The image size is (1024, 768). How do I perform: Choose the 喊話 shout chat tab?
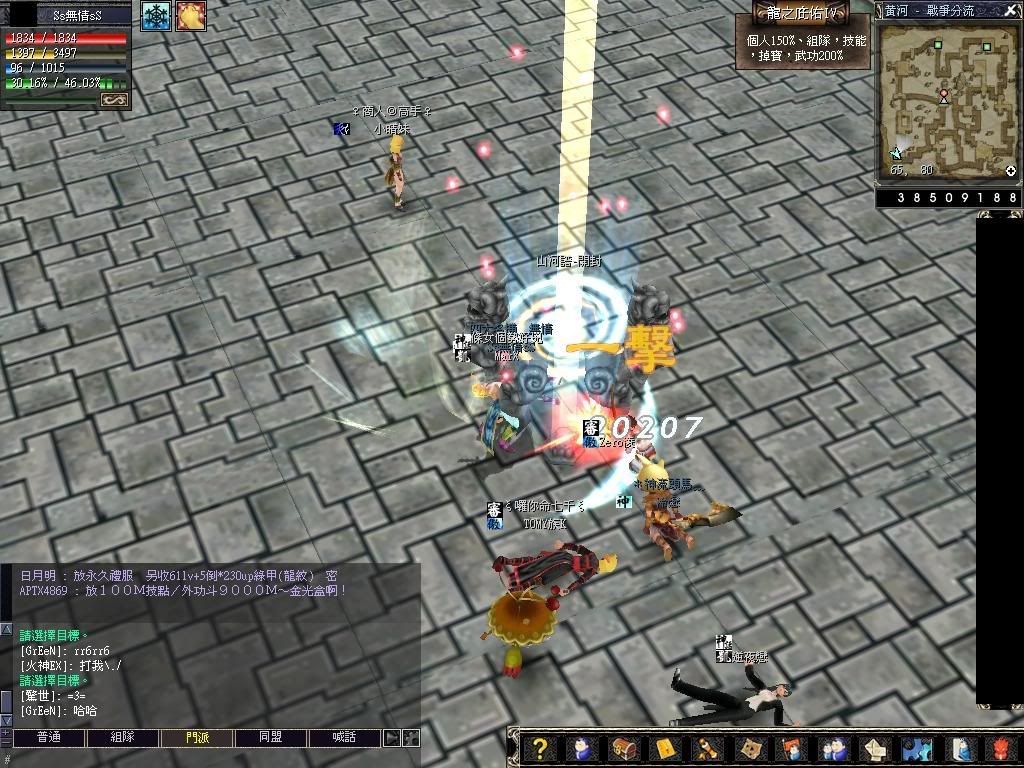(345, 738)
